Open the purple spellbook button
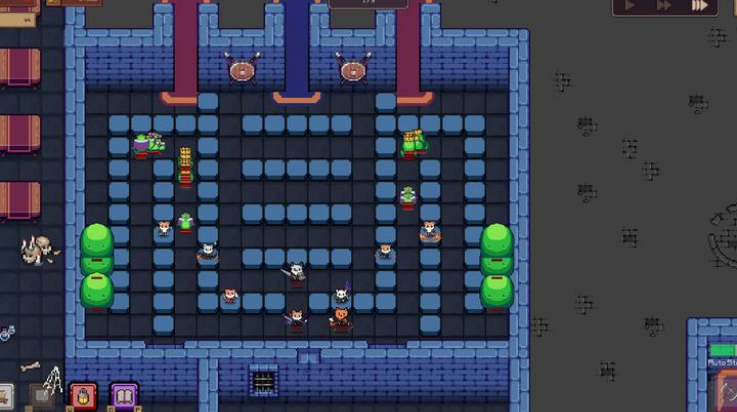This screenshot has width=737, height=412. [124, 398]
